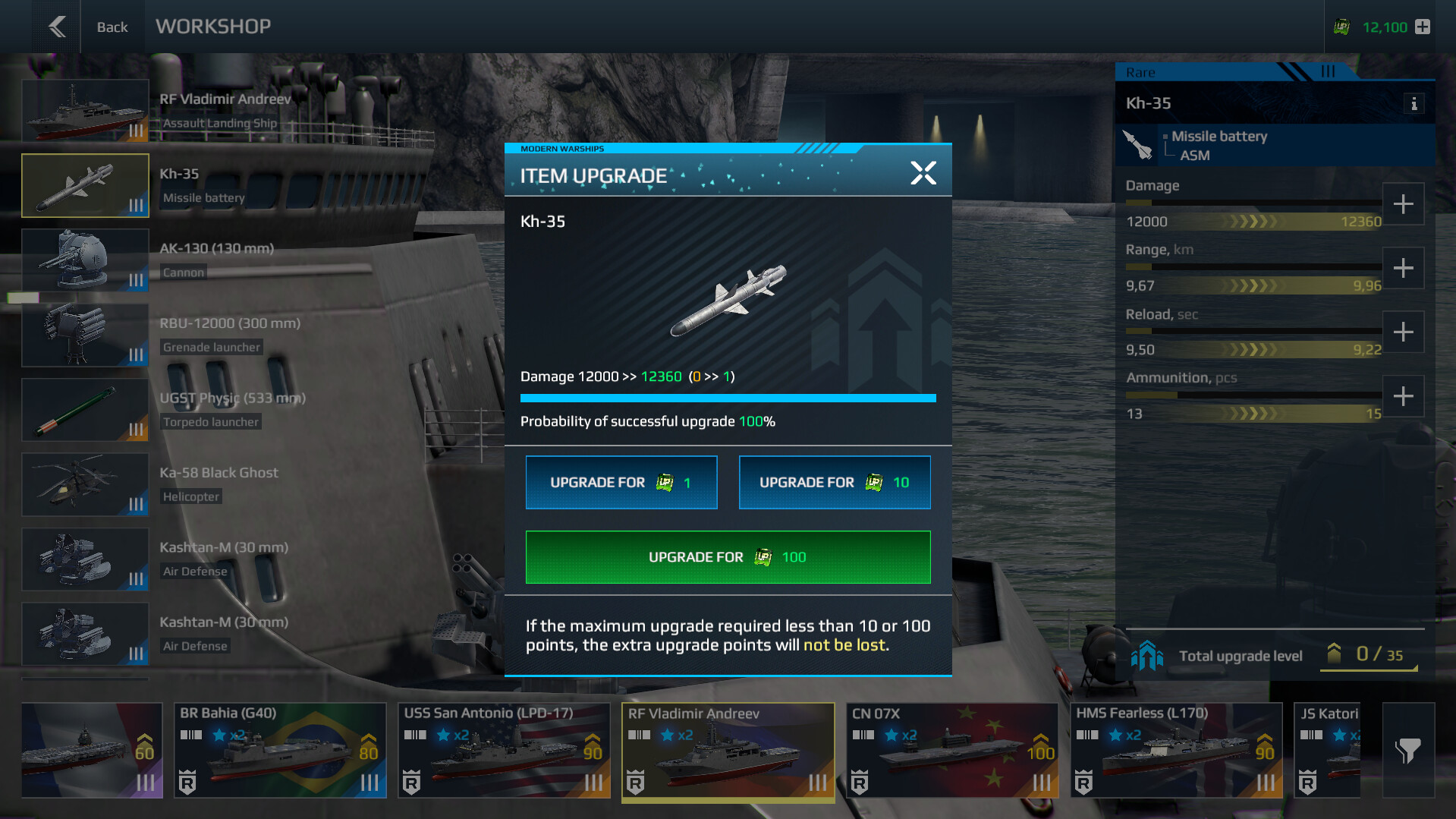
Task: Open Kh-35 info details
Action: (x=1414, y=104)
